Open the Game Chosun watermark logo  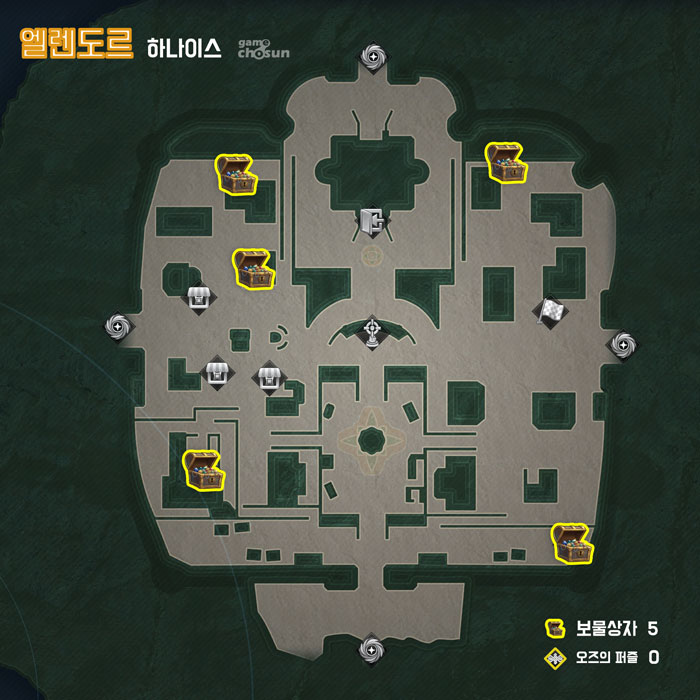263,49
